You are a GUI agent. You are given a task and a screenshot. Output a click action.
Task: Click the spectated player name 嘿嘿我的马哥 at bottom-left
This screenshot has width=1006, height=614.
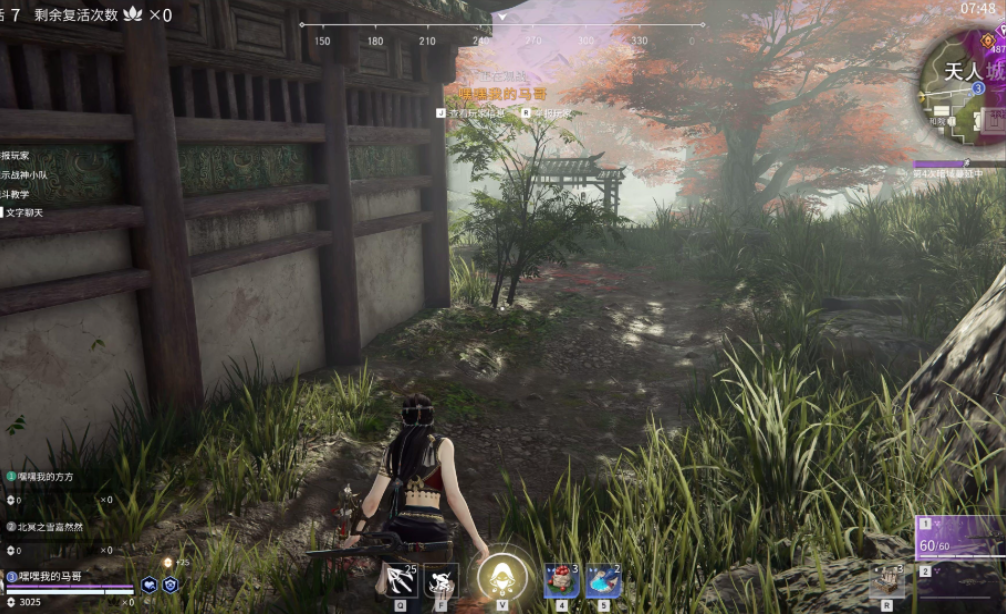[x=50, y=576]
